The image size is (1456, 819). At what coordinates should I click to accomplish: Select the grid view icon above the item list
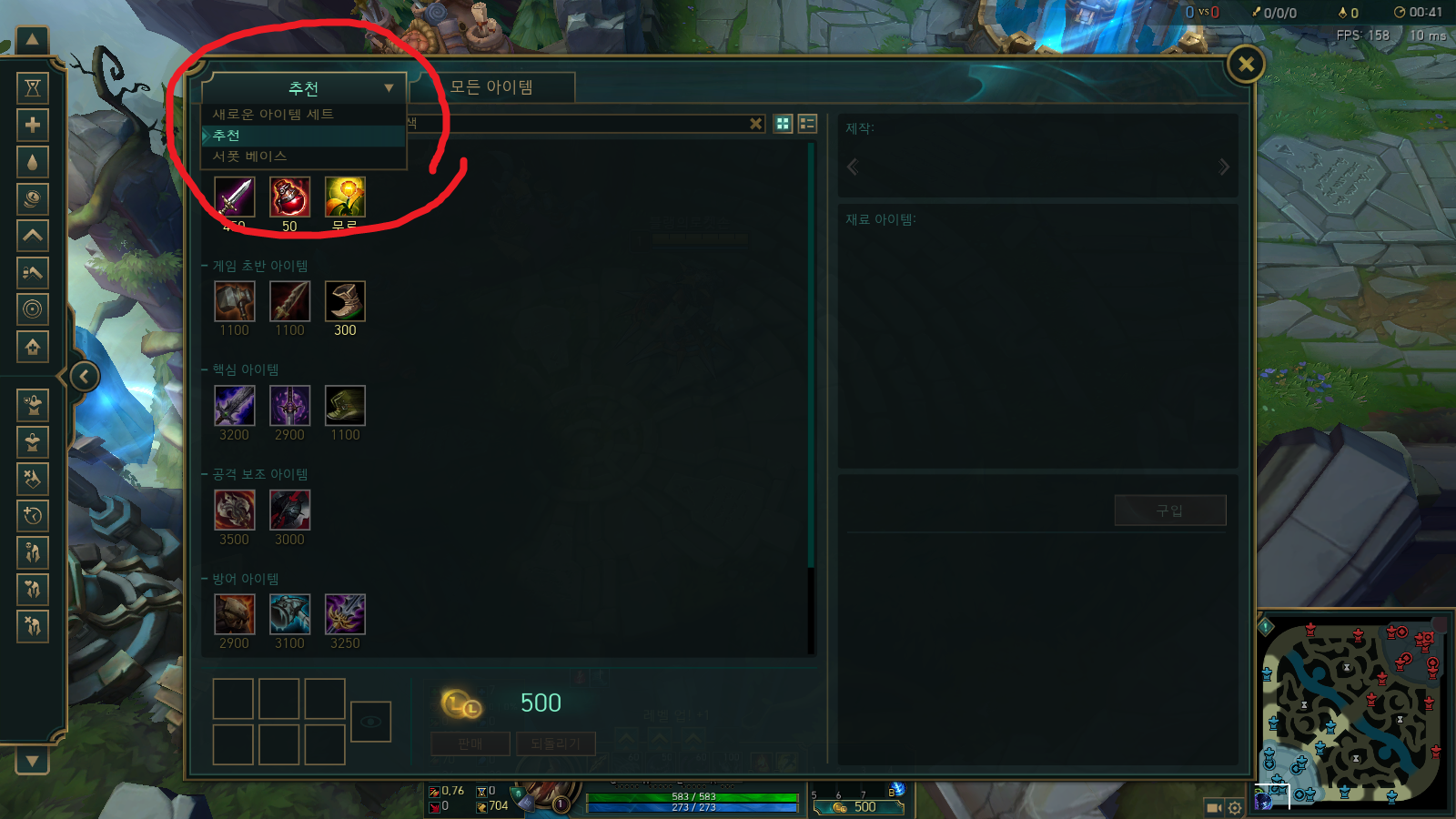(x=783, y=124)
